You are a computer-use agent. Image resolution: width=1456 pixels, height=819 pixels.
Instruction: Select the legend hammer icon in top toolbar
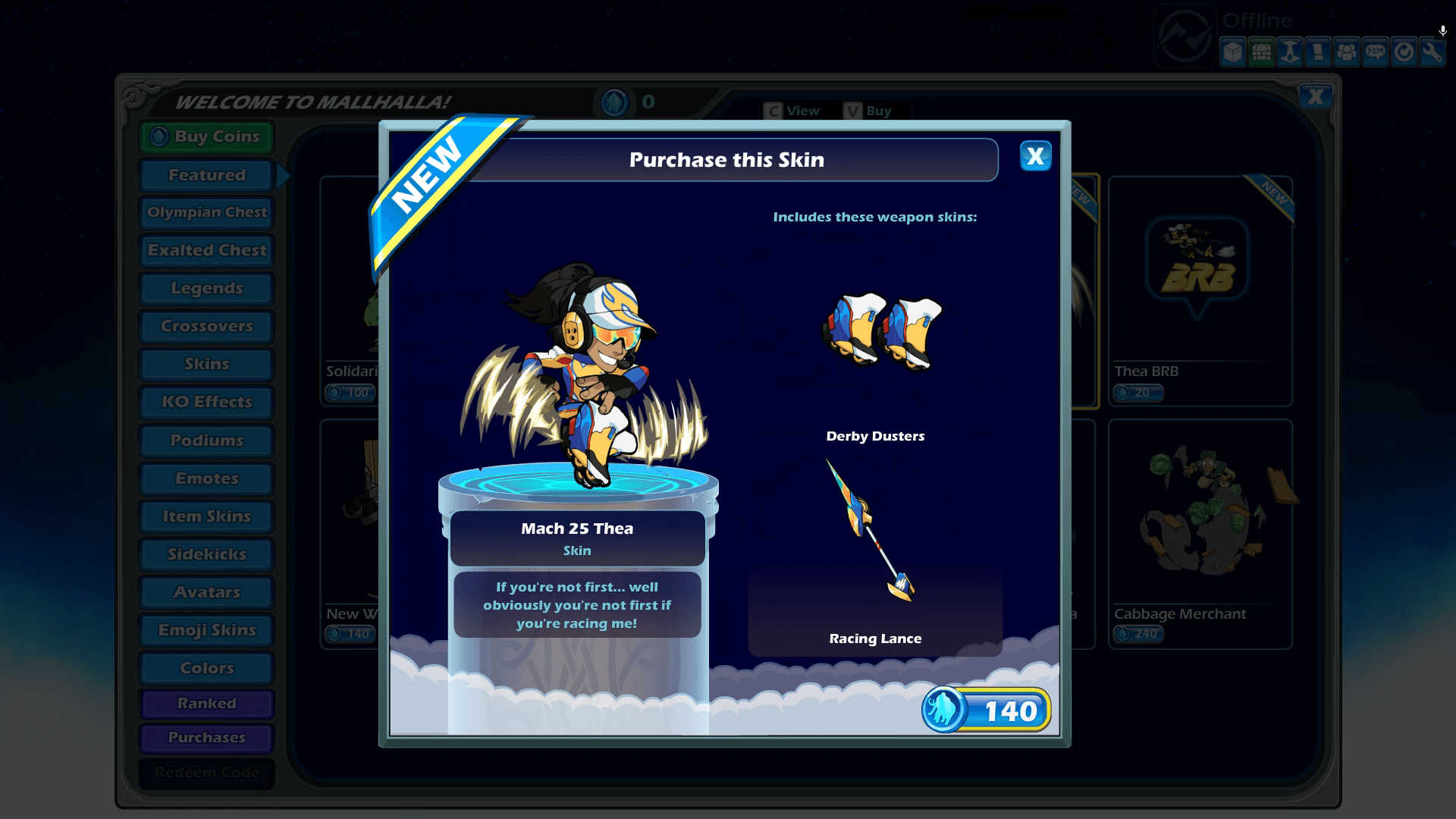[x=1289, y=52]
